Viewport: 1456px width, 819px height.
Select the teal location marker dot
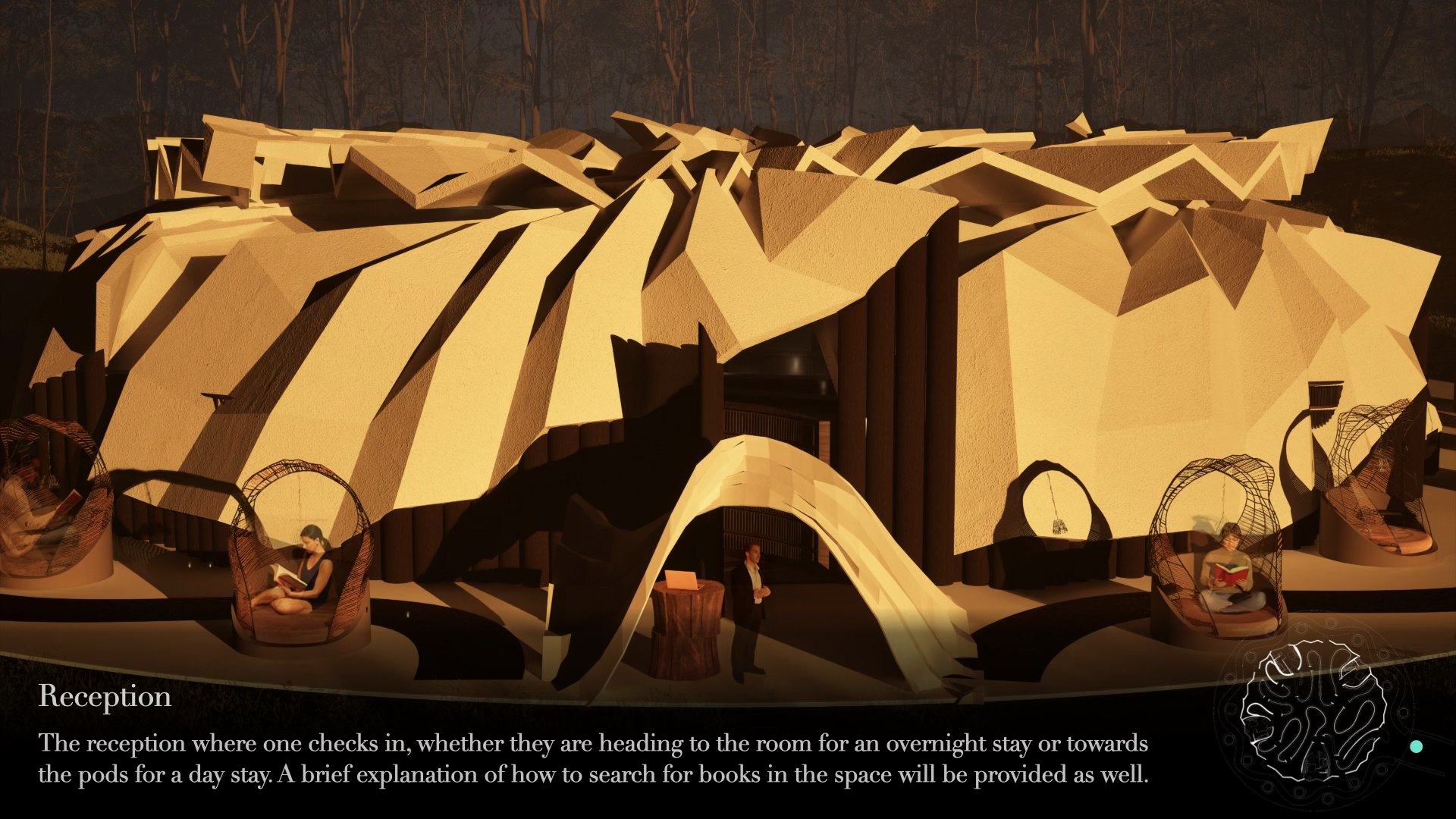(x=1415, y=746)
